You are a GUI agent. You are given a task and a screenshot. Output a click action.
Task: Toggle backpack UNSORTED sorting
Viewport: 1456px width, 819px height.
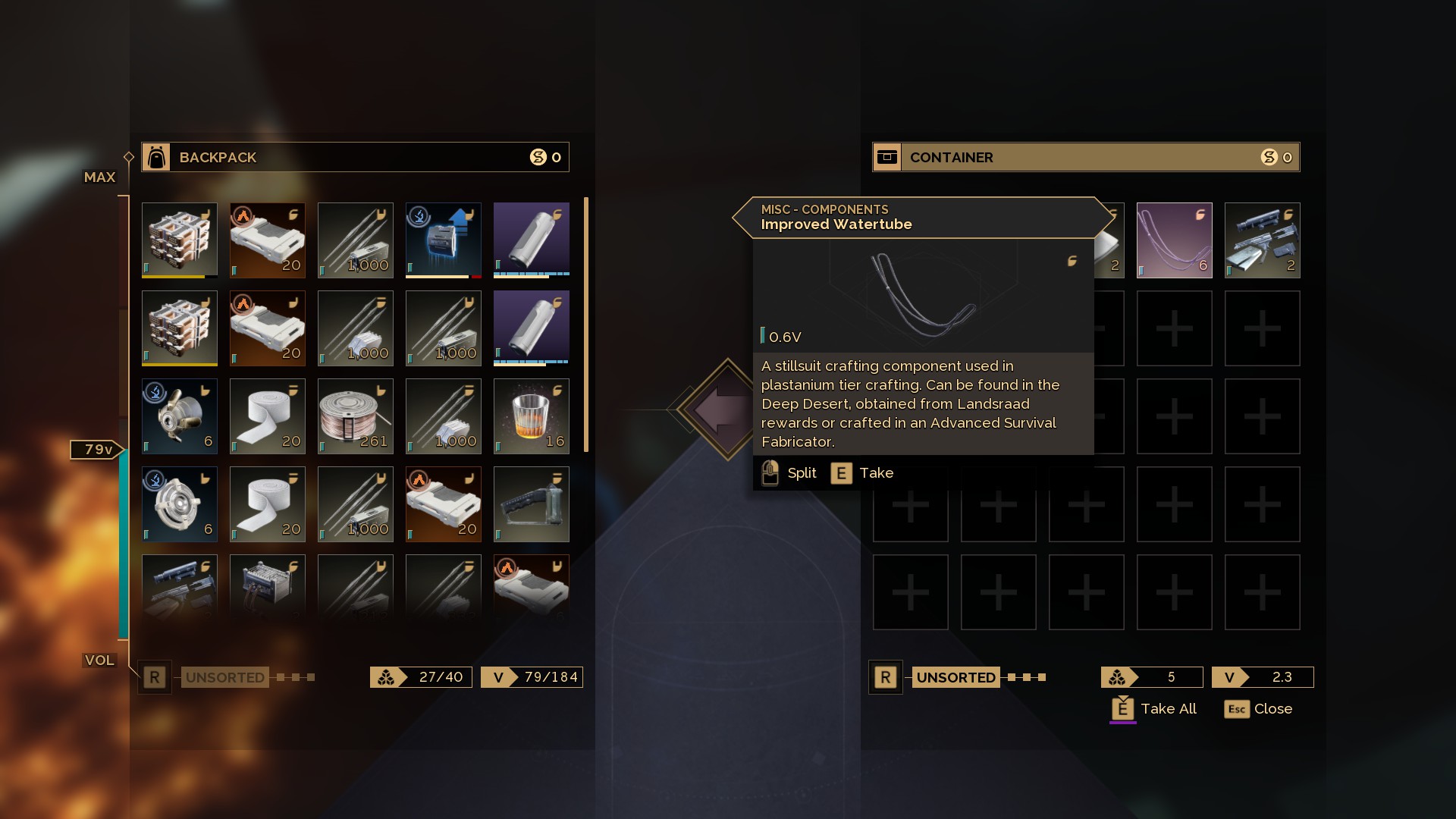coord(224,677)
